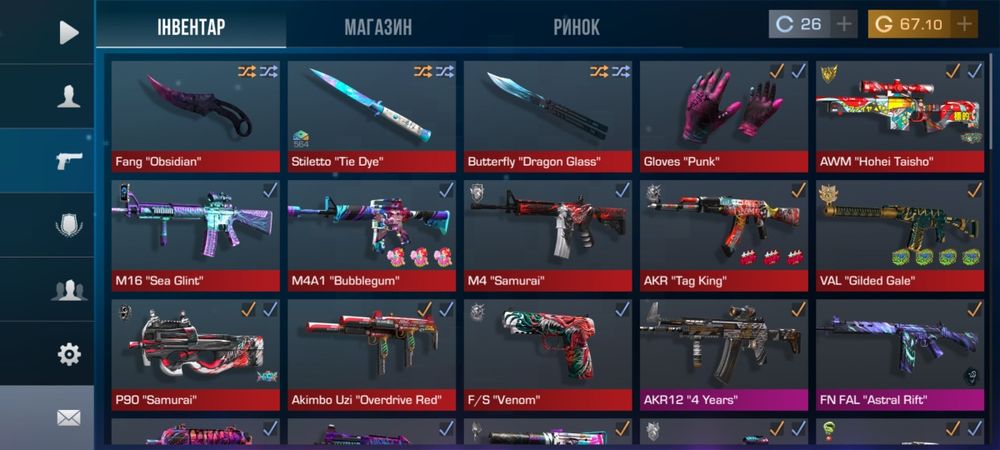
Task: Select the AKR "Tag King" skin
Action: pos(723,235)
